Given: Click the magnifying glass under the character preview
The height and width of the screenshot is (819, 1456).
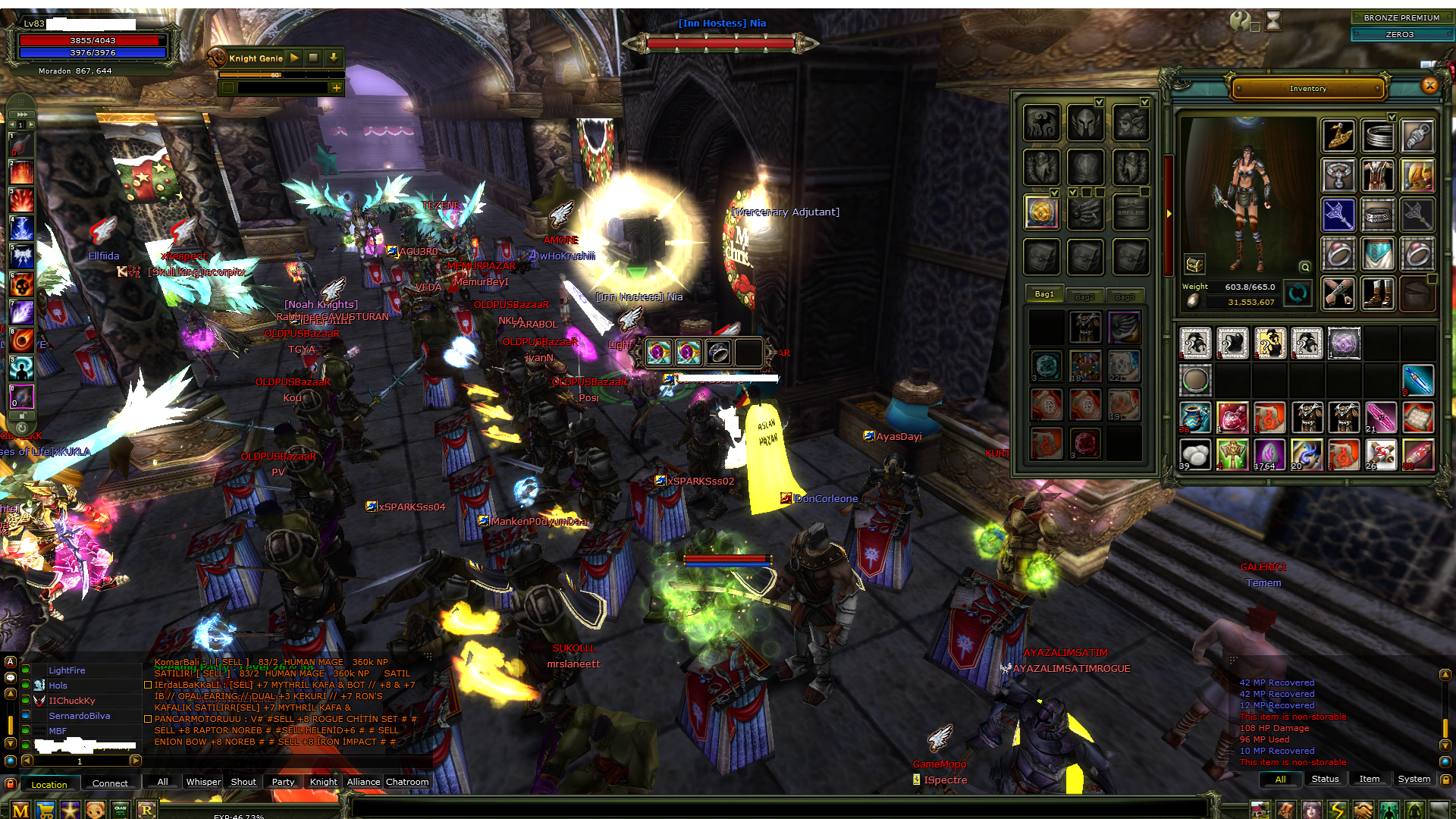Looking at the screenshot, I should point(1305,268).
